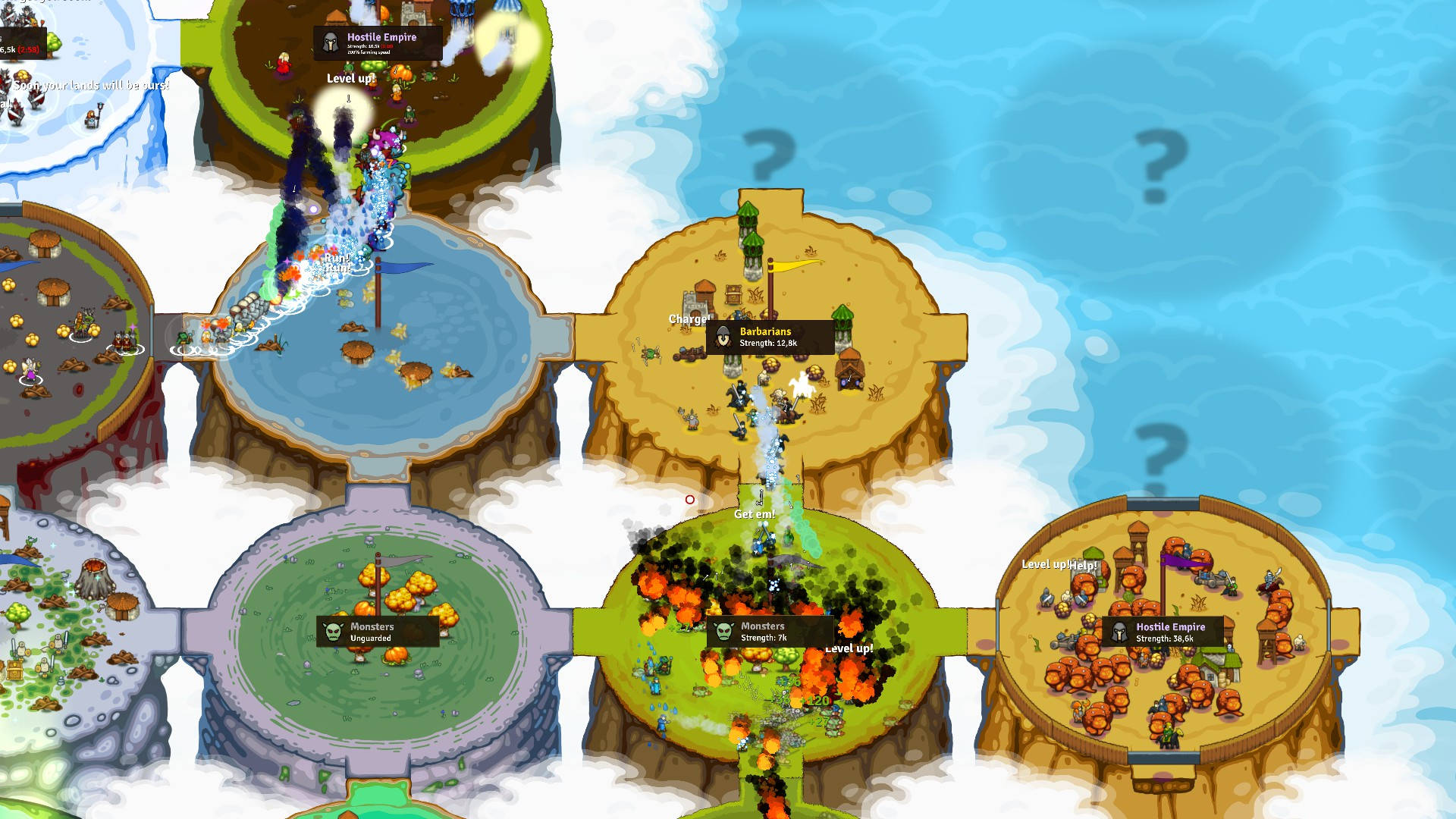Viewport: 1456px width, 819px height.
Task: Click the treasure chest on the Barbarians island
Action: click(x=733, y=294)
